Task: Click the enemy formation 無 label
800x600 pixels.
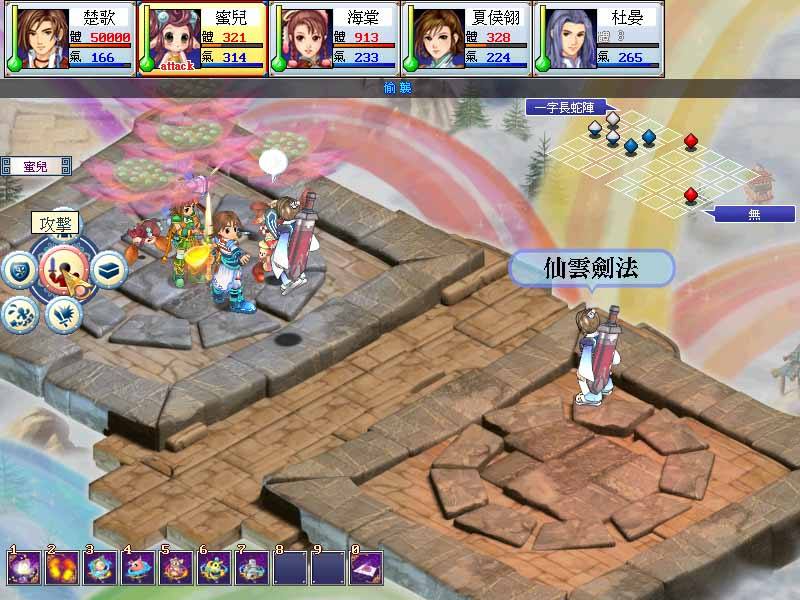Action: coord(755,213)
